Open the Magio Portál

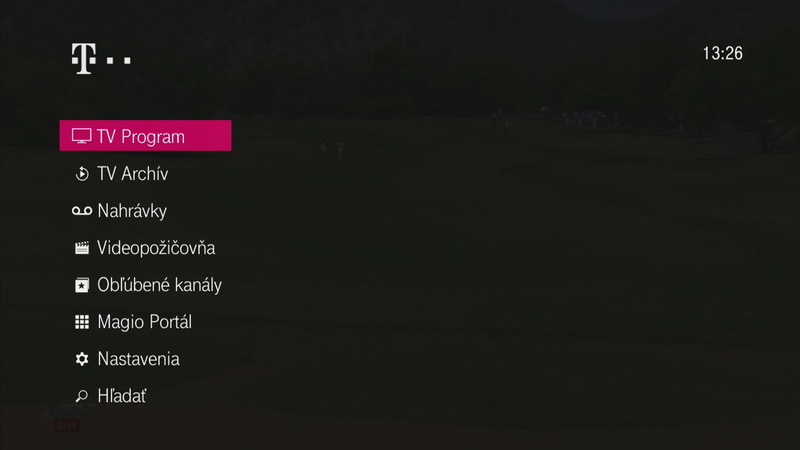144,322
